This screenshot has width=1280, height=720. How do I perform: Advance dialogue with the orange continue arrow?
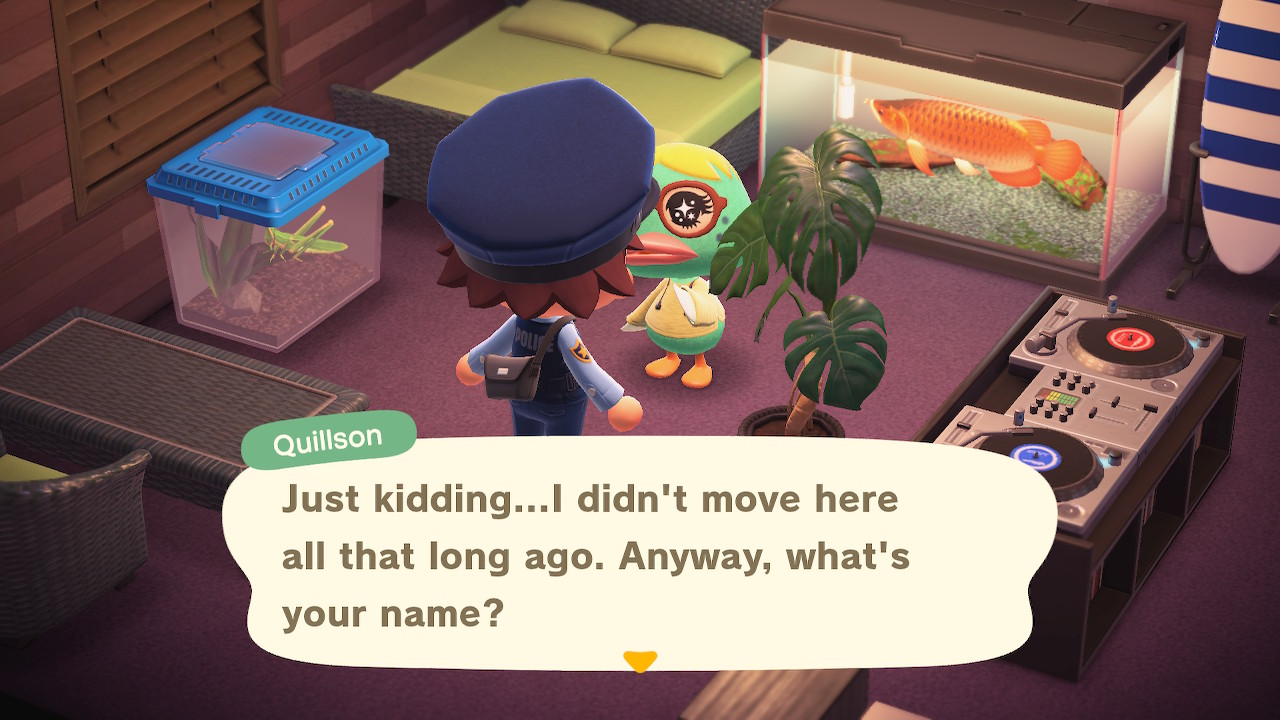click(639, 661)
